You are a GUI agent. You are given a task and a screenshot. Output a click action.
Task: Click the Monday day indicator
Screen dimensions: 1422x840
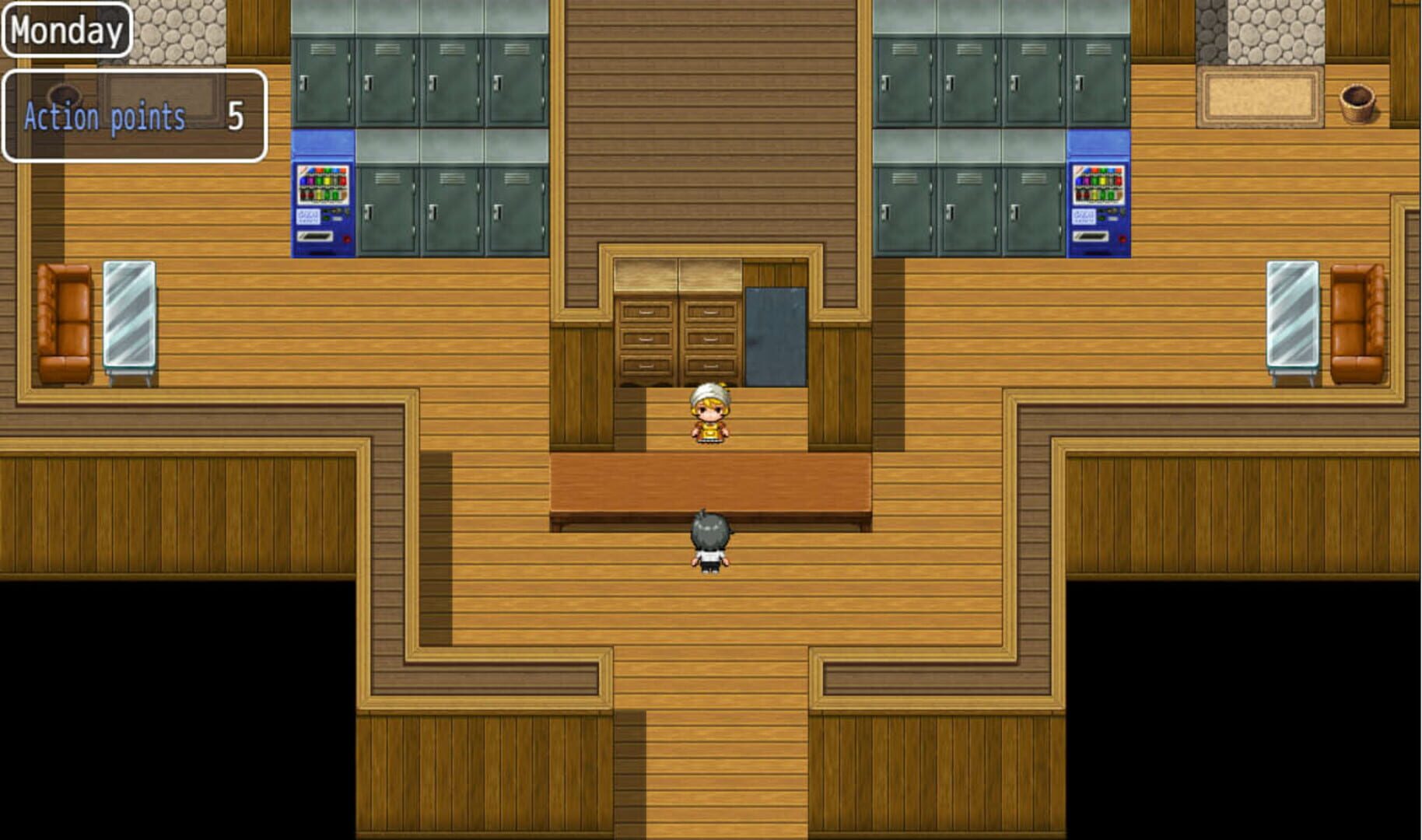pos(65,30)
